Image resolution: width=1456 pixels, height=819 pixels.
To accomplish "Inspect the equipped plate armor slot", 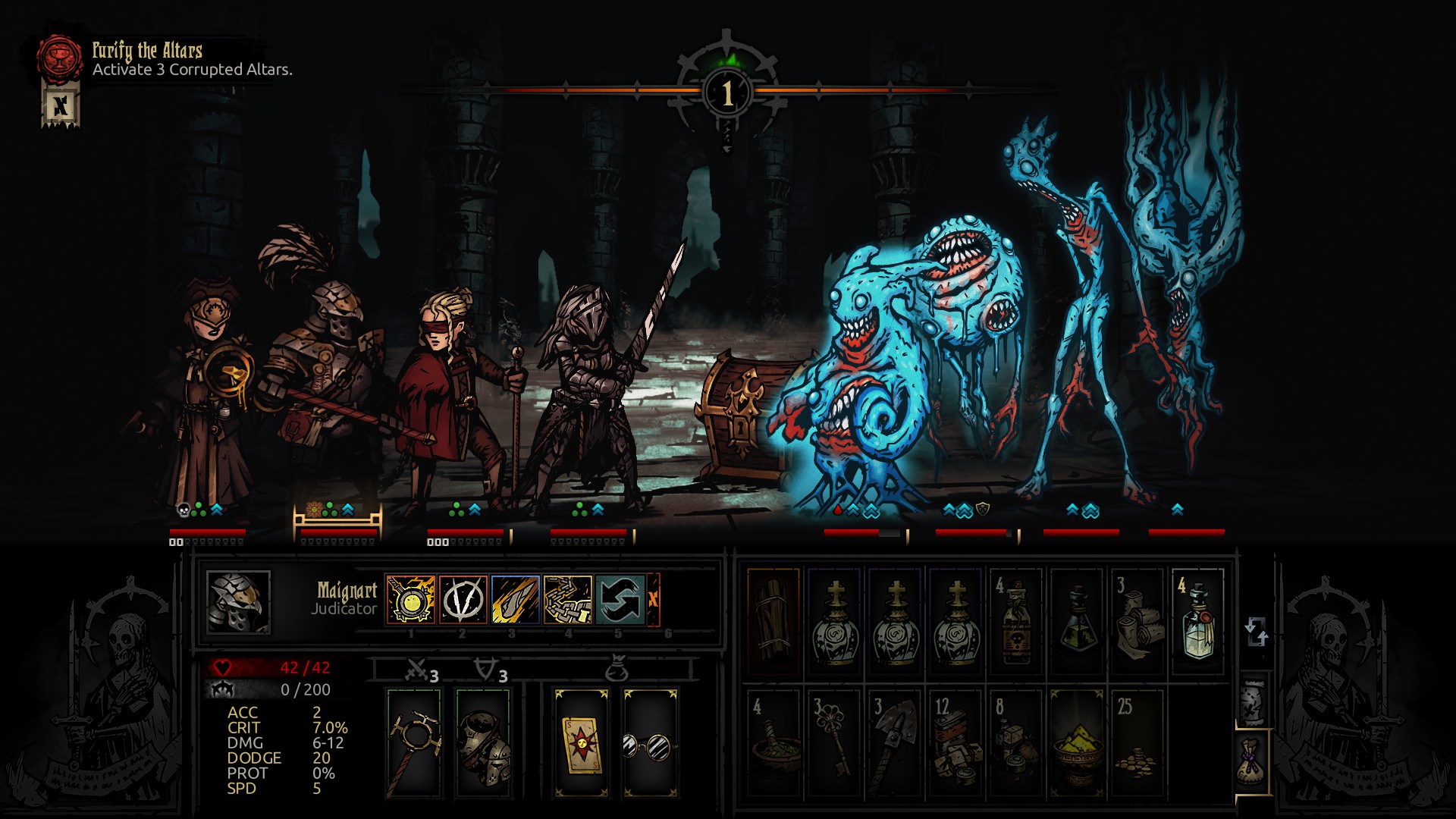I will pos(483,743).
